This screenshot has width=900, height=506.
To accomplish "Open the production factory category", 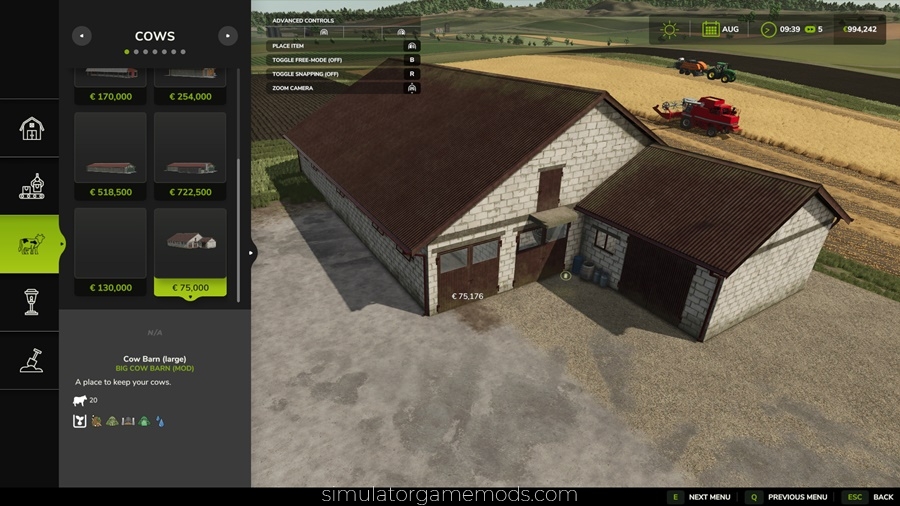I will click(32, 186).
